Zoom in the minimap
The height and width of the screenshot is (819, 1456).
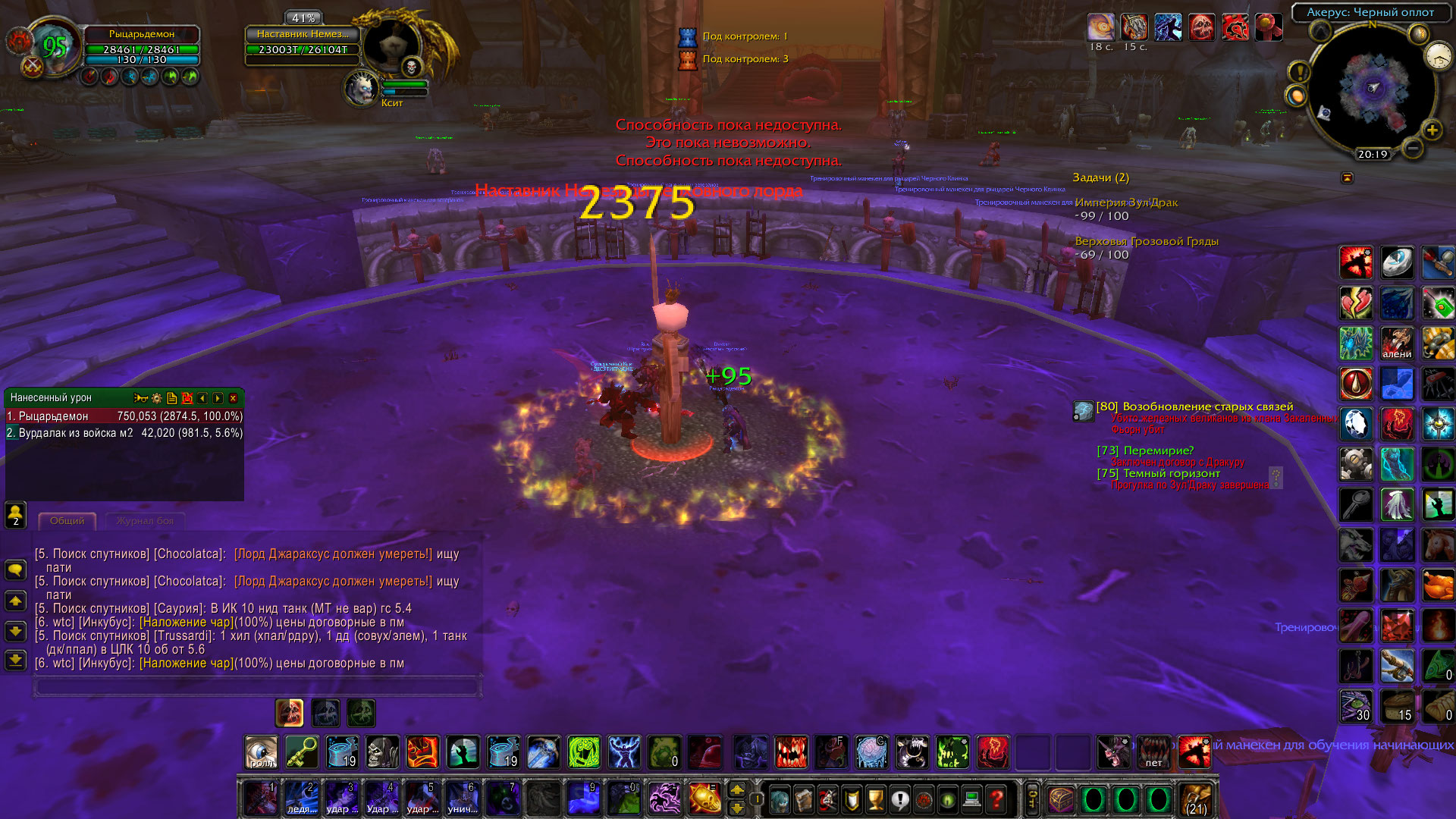(x=1432, y=130)
